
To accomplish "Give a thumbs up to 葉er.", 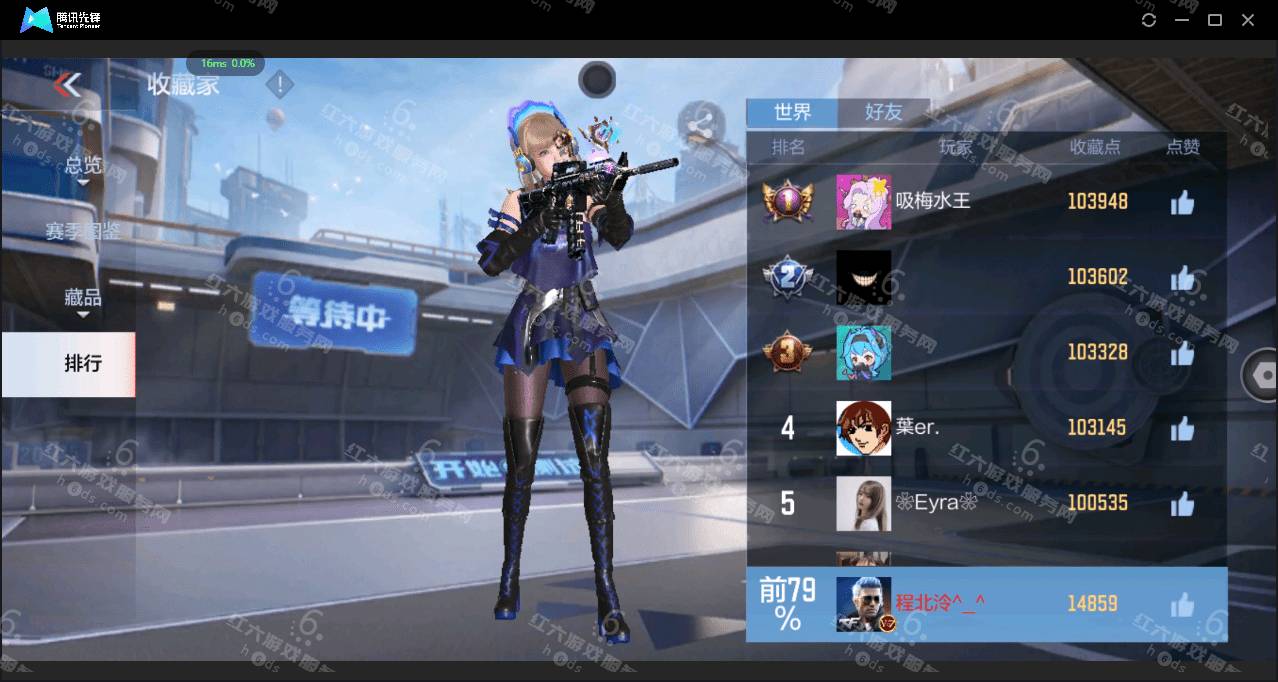I will click(x=1182, y=429).
